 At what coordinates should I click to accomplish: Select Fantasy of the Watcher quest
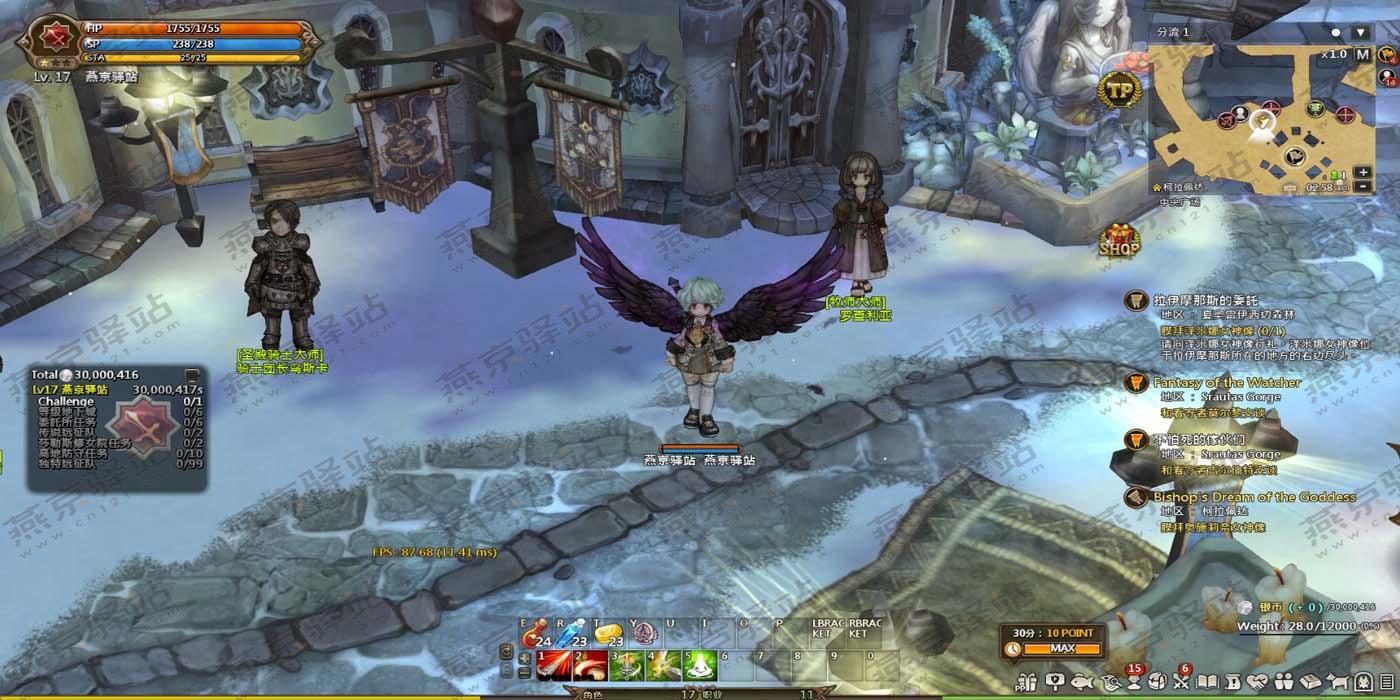[1227, 383]
